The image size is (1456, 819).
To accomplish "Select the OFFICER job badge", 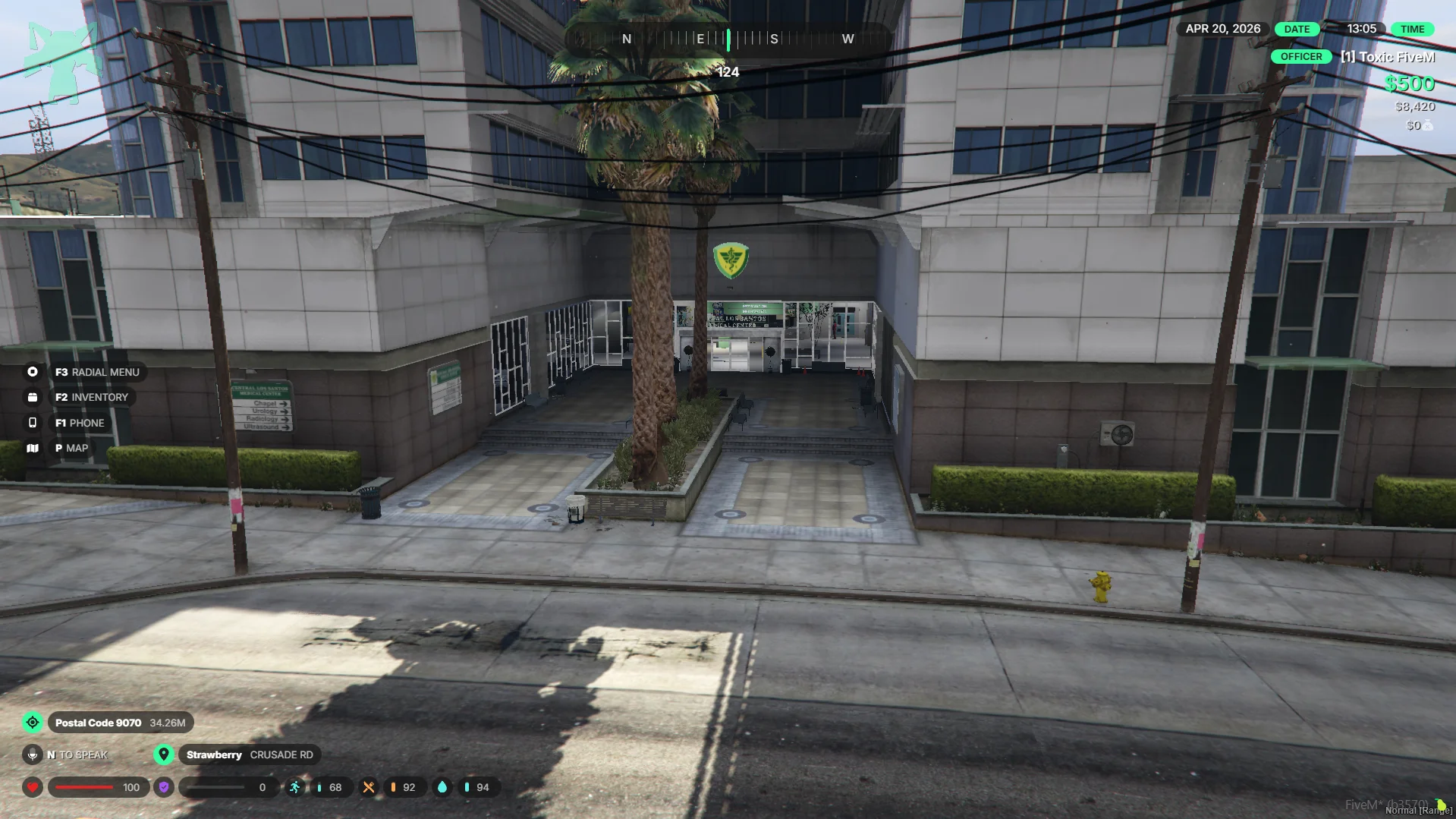I will tap(1300, 57).
